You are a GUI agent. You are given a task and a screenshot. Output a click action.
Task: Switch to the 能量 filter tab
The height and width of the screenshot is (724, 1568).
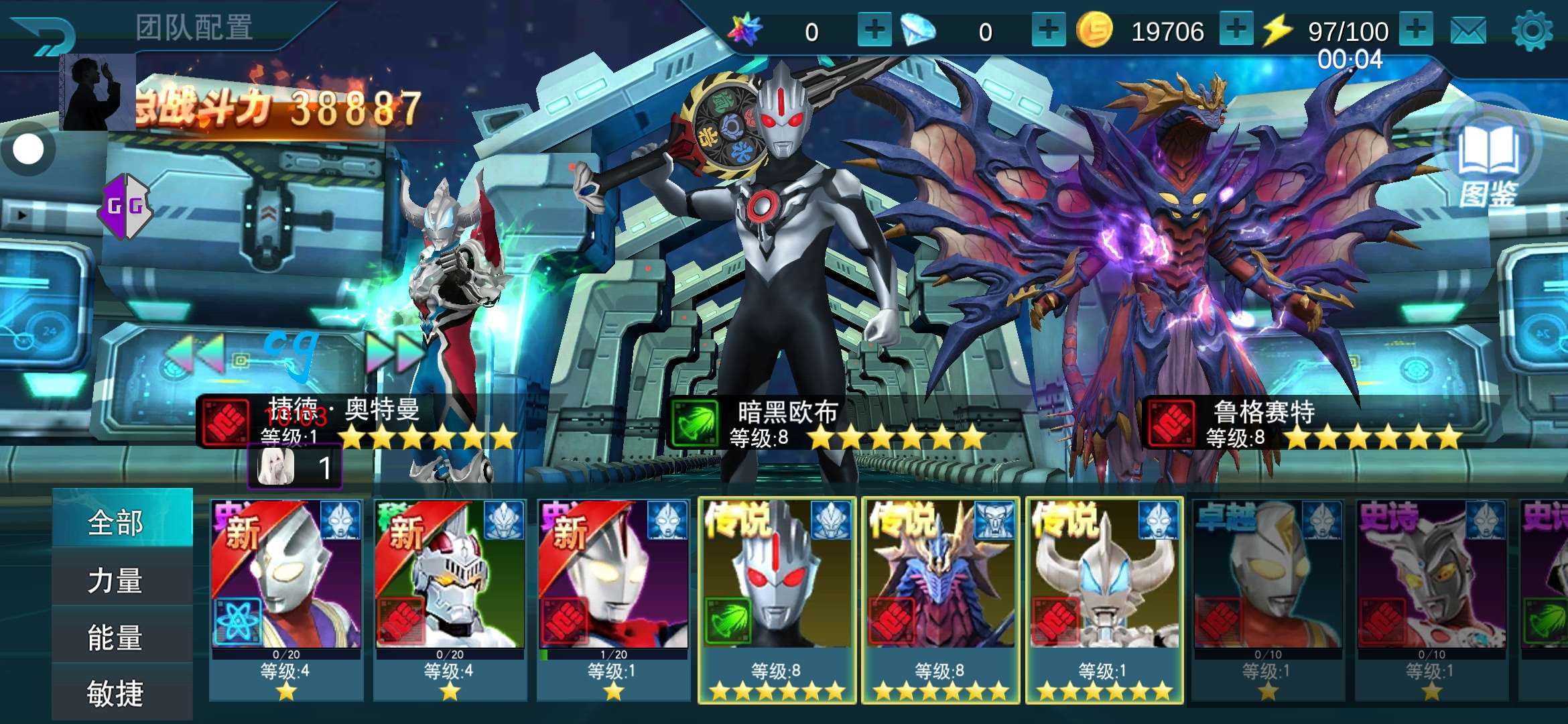pyautogui.click(x=115, y=637)
